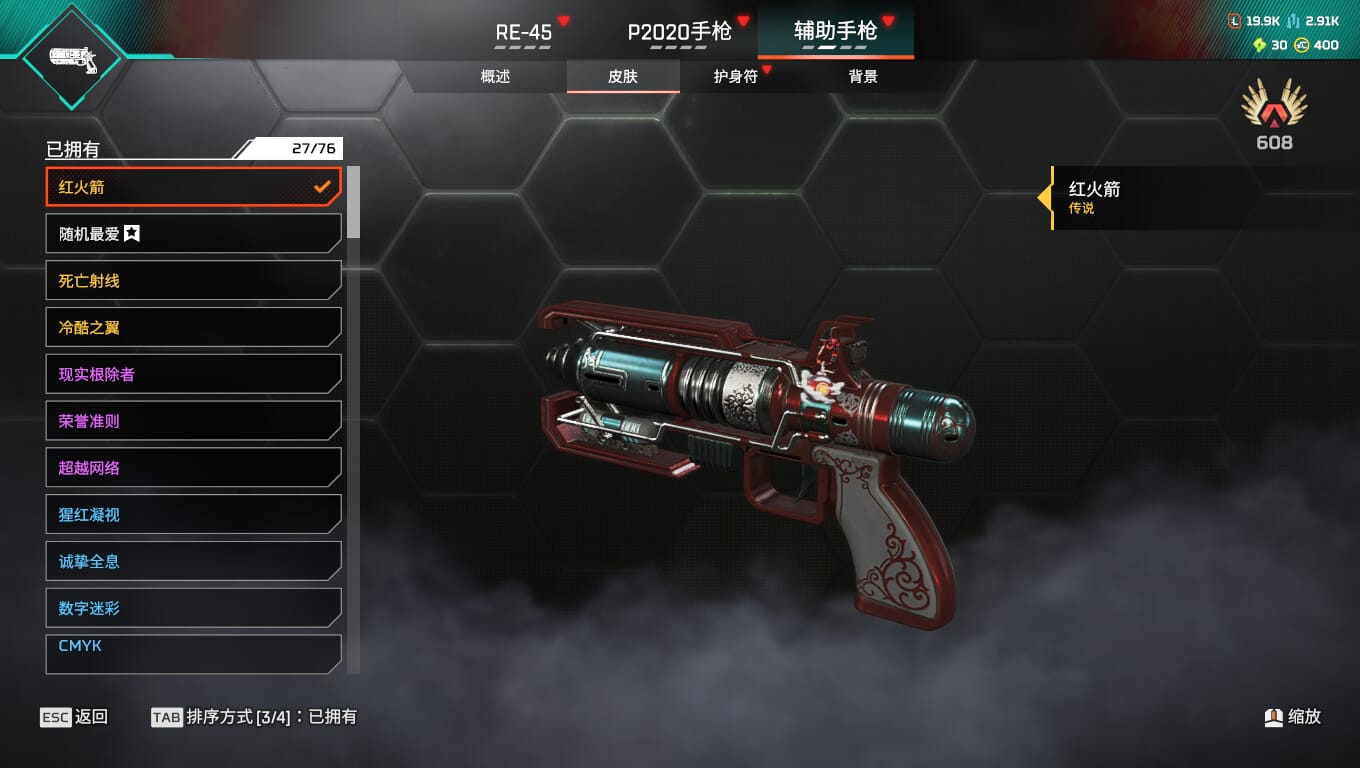Select the 死亡射线 skin
This screenshot has width=1360, height=768.
click(193, 281)
